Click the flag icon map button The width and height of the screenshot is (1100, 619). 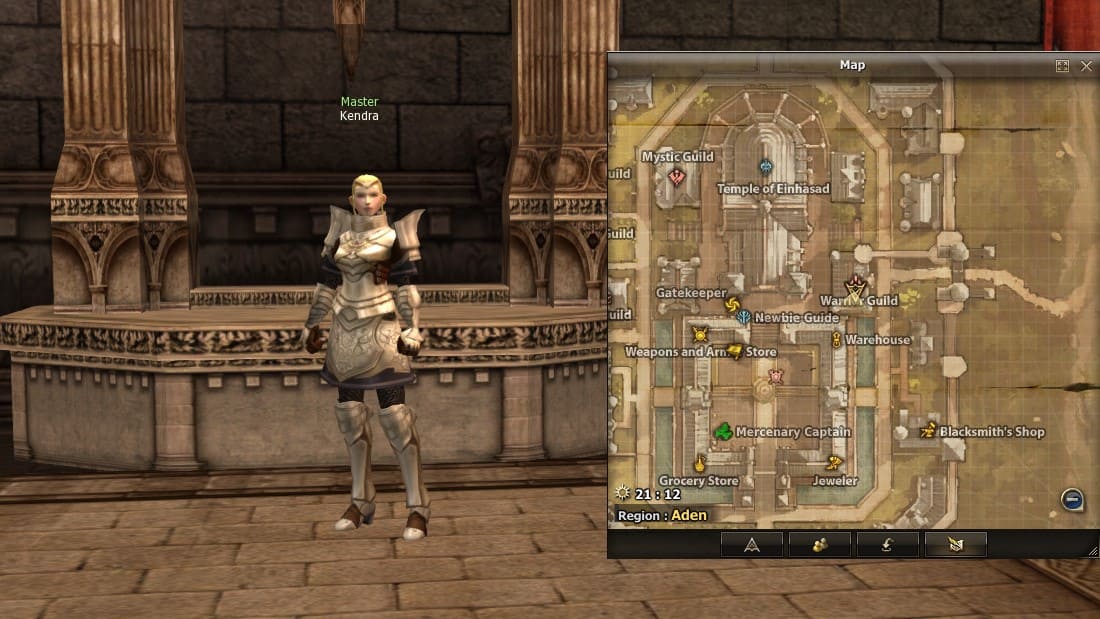(955, 545)
